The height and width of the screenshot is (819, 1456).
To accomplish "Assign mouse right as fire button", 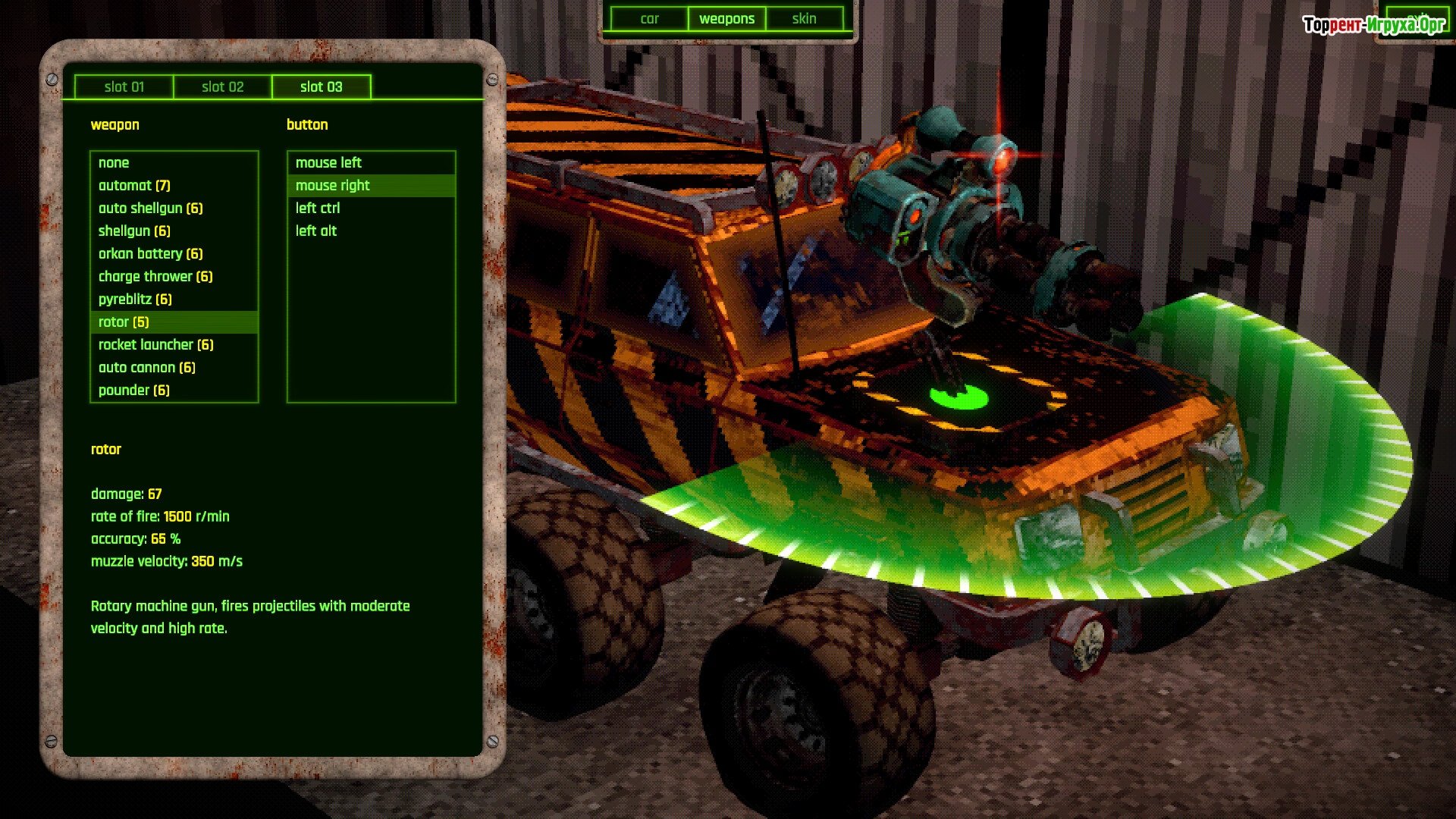I will [x=332, y=186].
